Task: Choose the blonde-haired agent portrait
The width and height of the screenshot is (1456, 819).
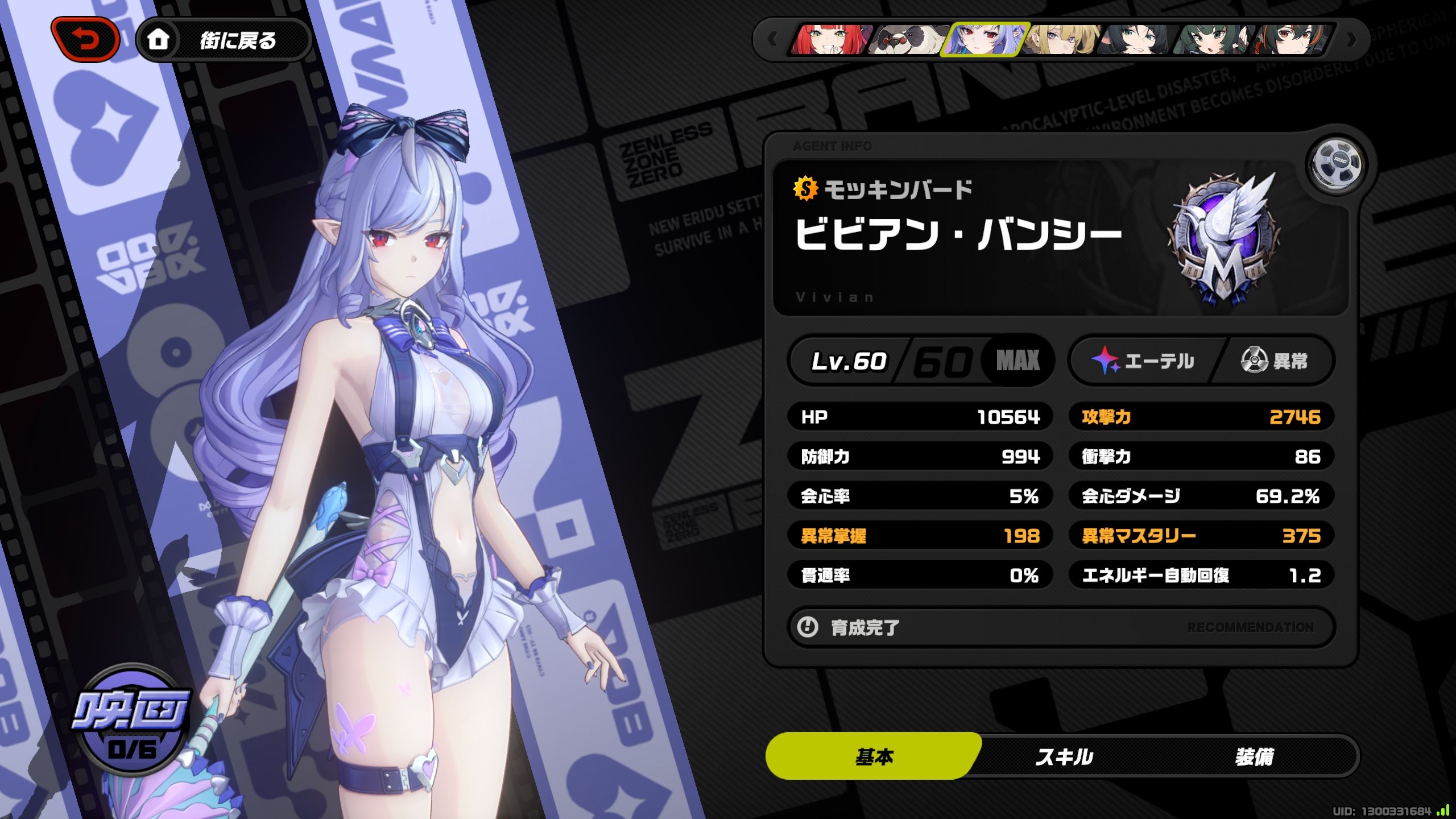Action: click(x=1061, y=40)
